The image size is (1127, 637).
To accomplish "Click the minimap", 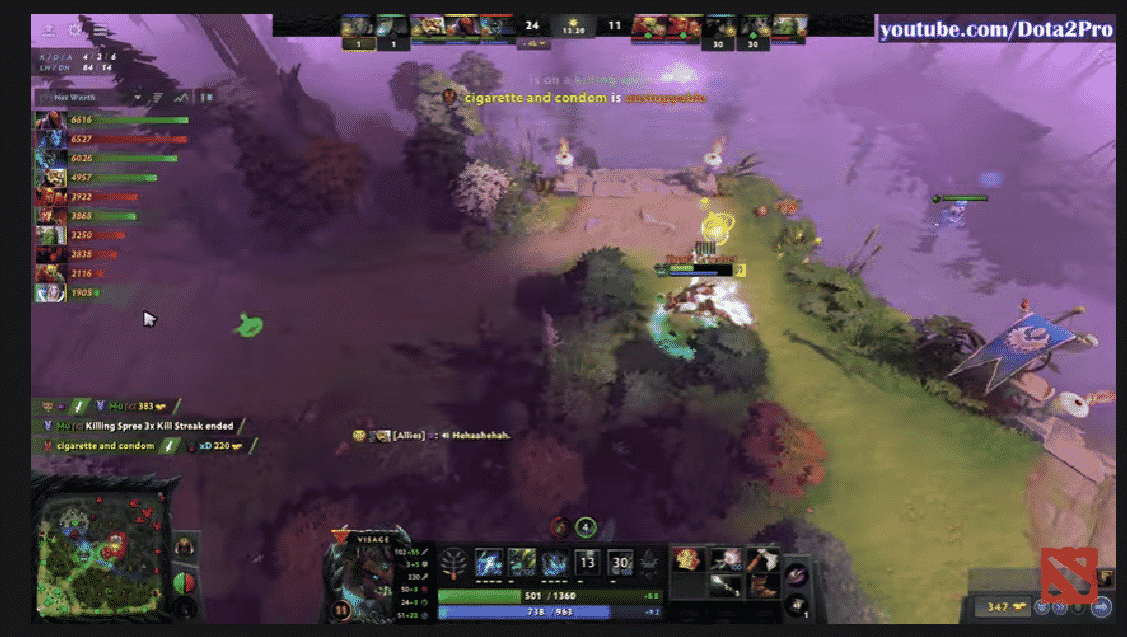I will (100, 545).
